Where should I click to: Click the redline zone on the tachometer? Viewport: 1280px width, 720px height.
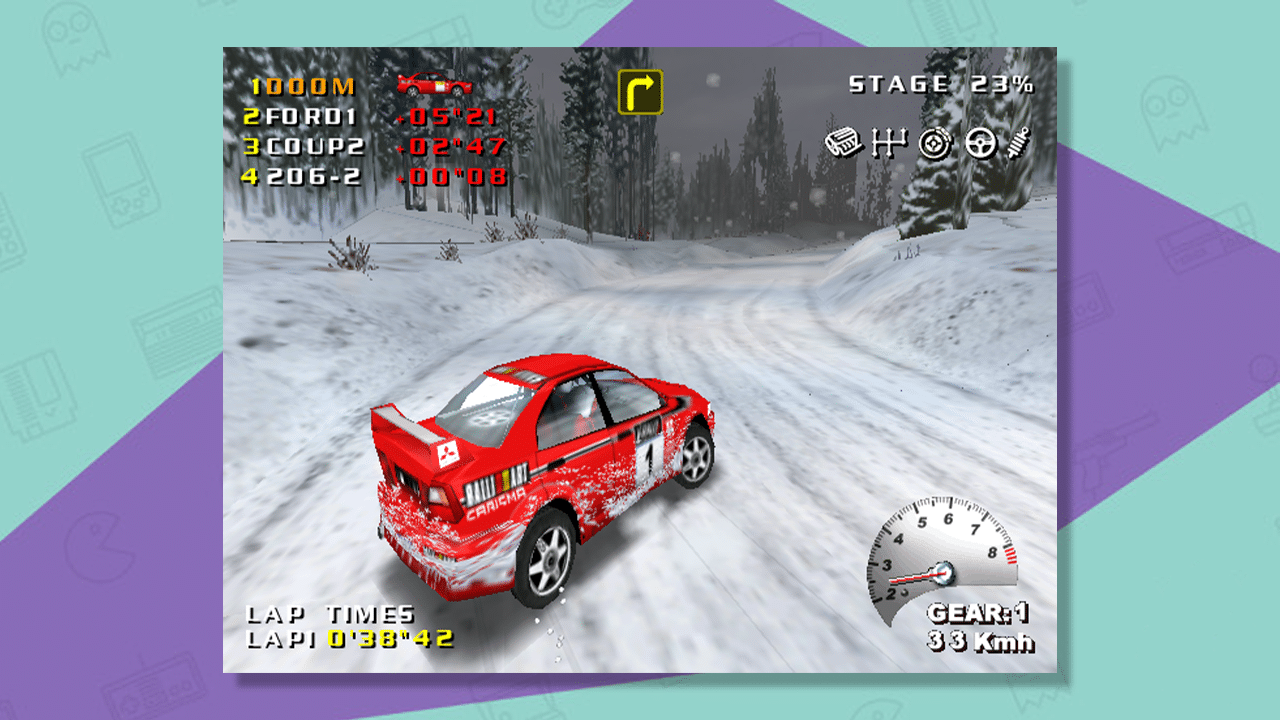[1011, 555]
